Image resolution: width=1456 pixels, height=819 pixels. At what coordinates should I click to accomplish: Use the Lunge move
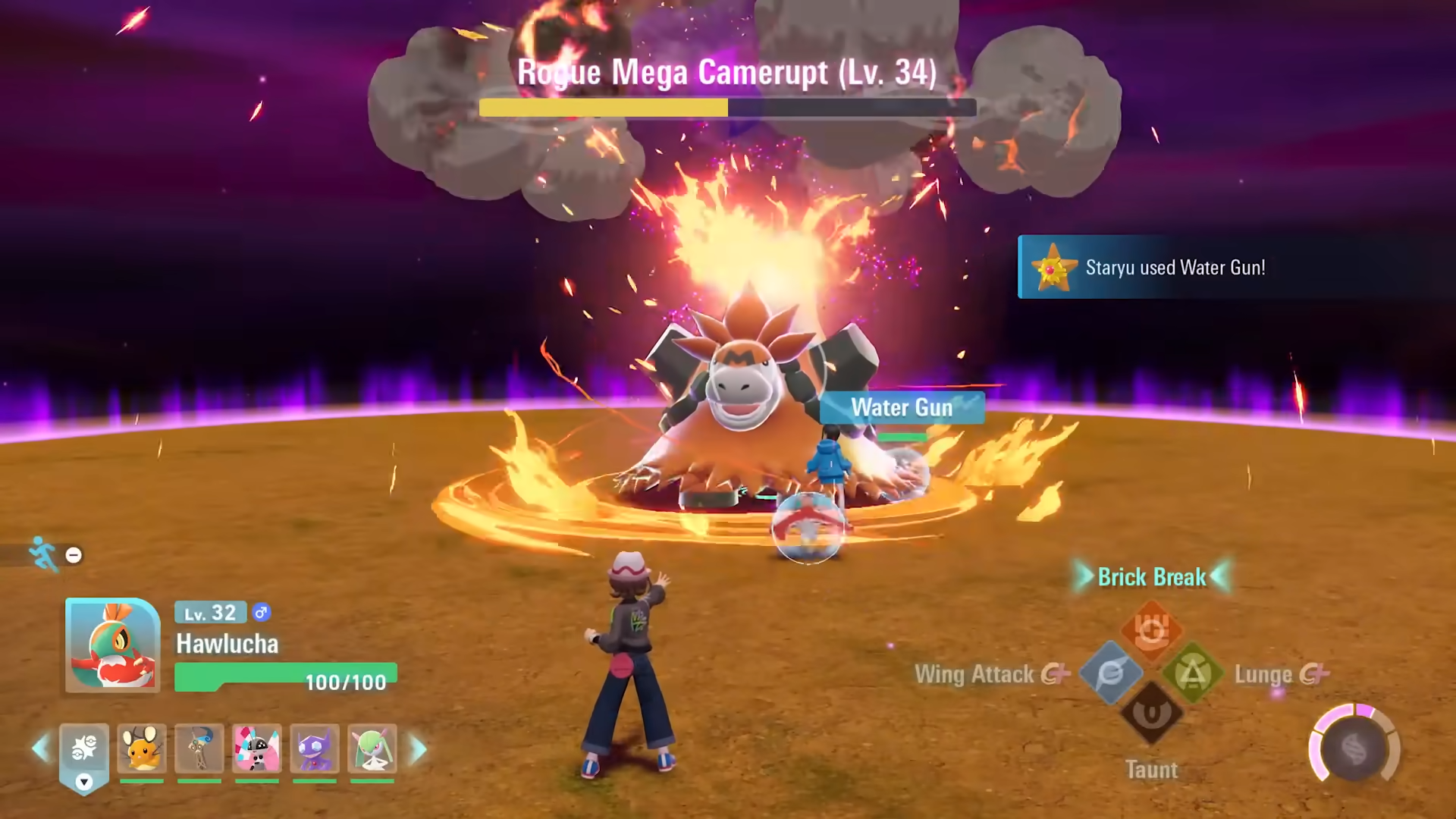click(x=1192, y=673)
